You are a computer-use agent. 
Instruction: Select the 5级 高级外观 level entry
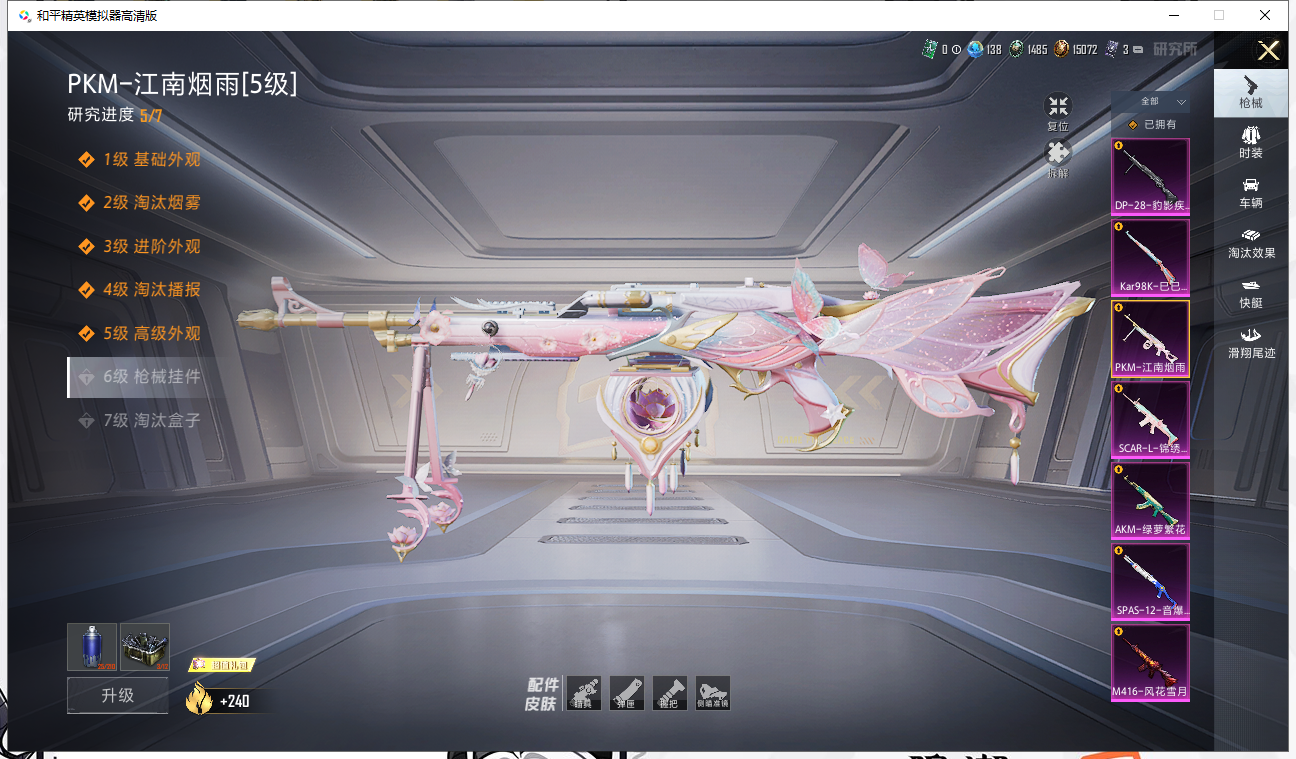pyautogui.click(x=152, y=334)
